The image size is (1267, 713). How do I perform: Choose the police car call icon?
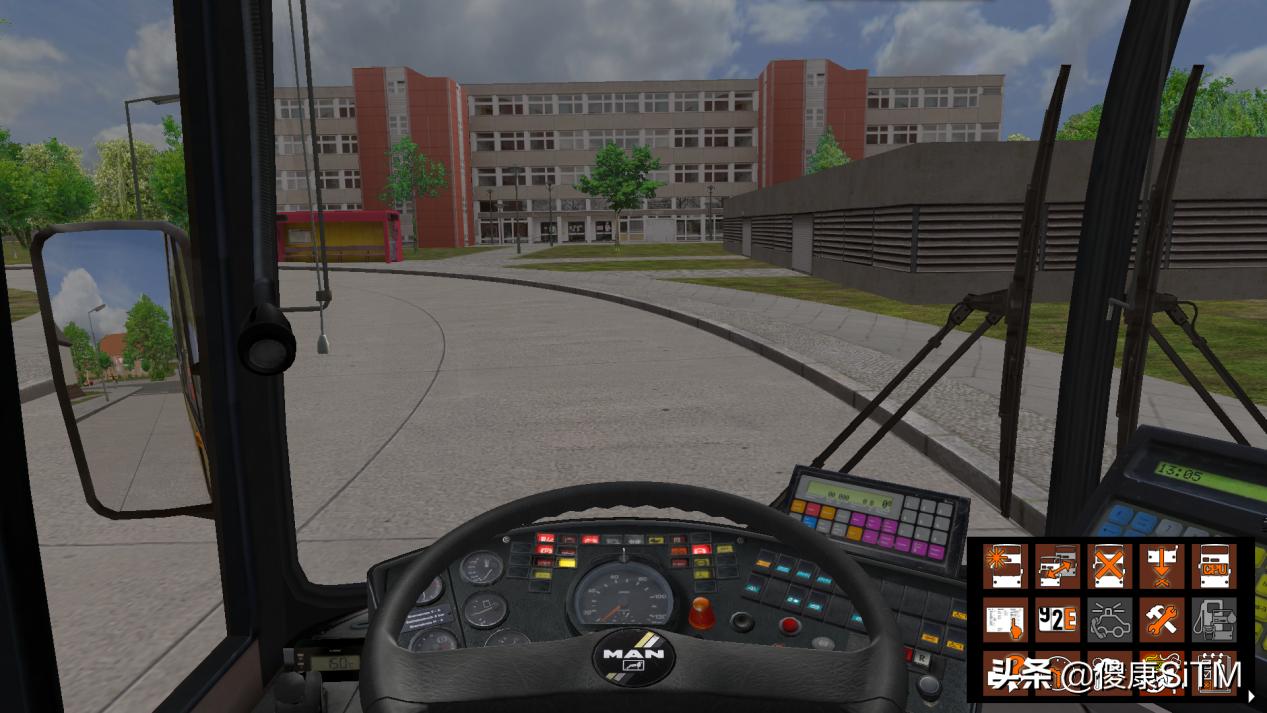pyautogui.click(x=1109, y=620)
